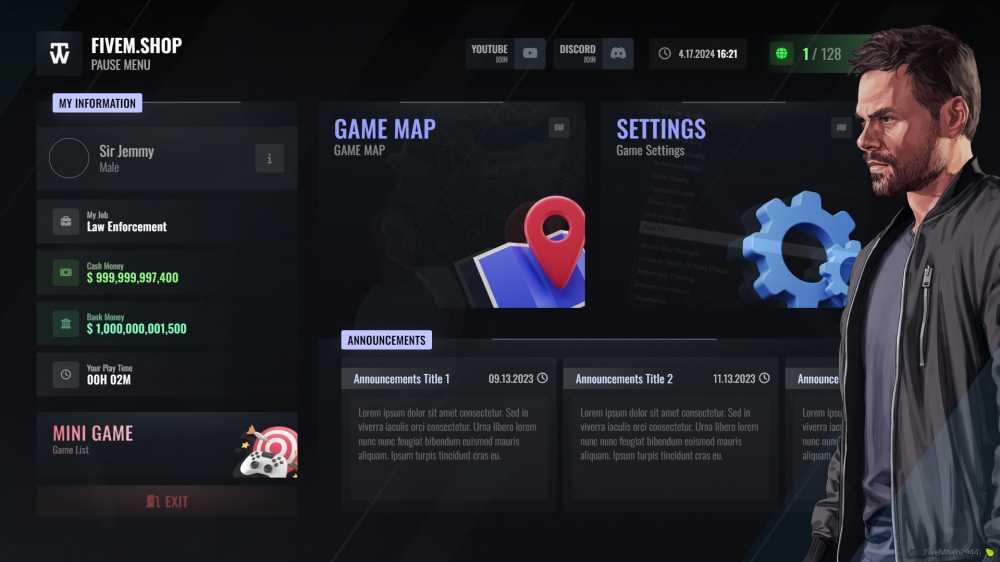Select the My Job Law Enforcement row
This screenshot has width=1000, height=562.
pyautogui.click(x=166, y=221)
